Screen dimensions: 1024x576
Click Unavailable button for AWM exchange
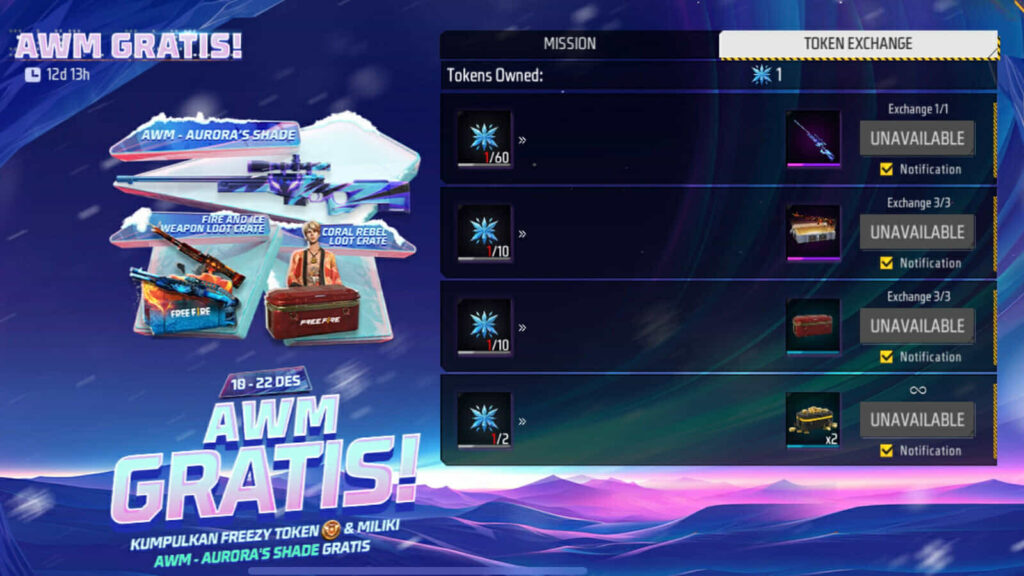tap(916, 138)
